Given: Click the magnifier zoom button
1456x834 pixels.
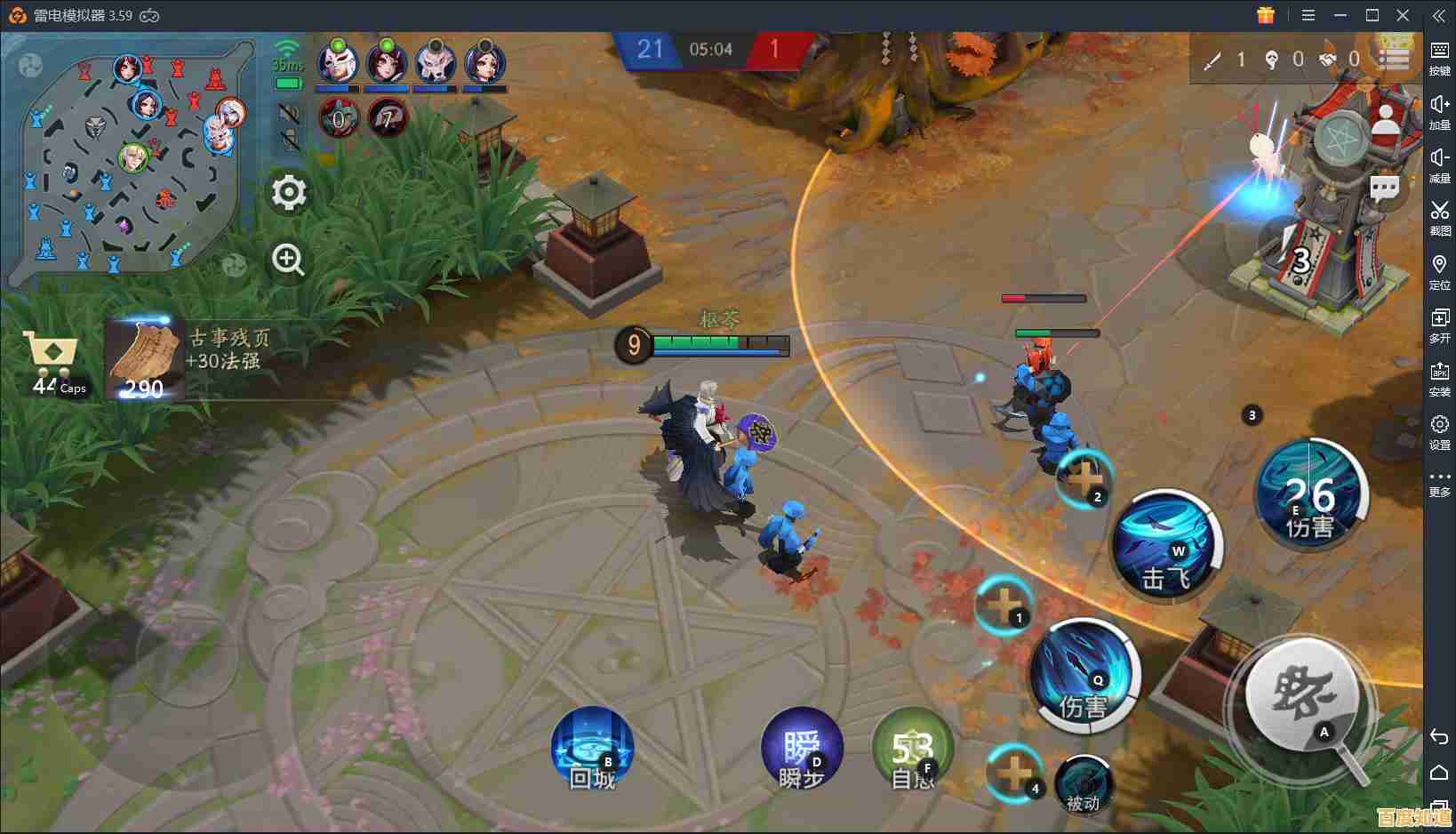Looking at the screenshot, I should coord(288,260).
